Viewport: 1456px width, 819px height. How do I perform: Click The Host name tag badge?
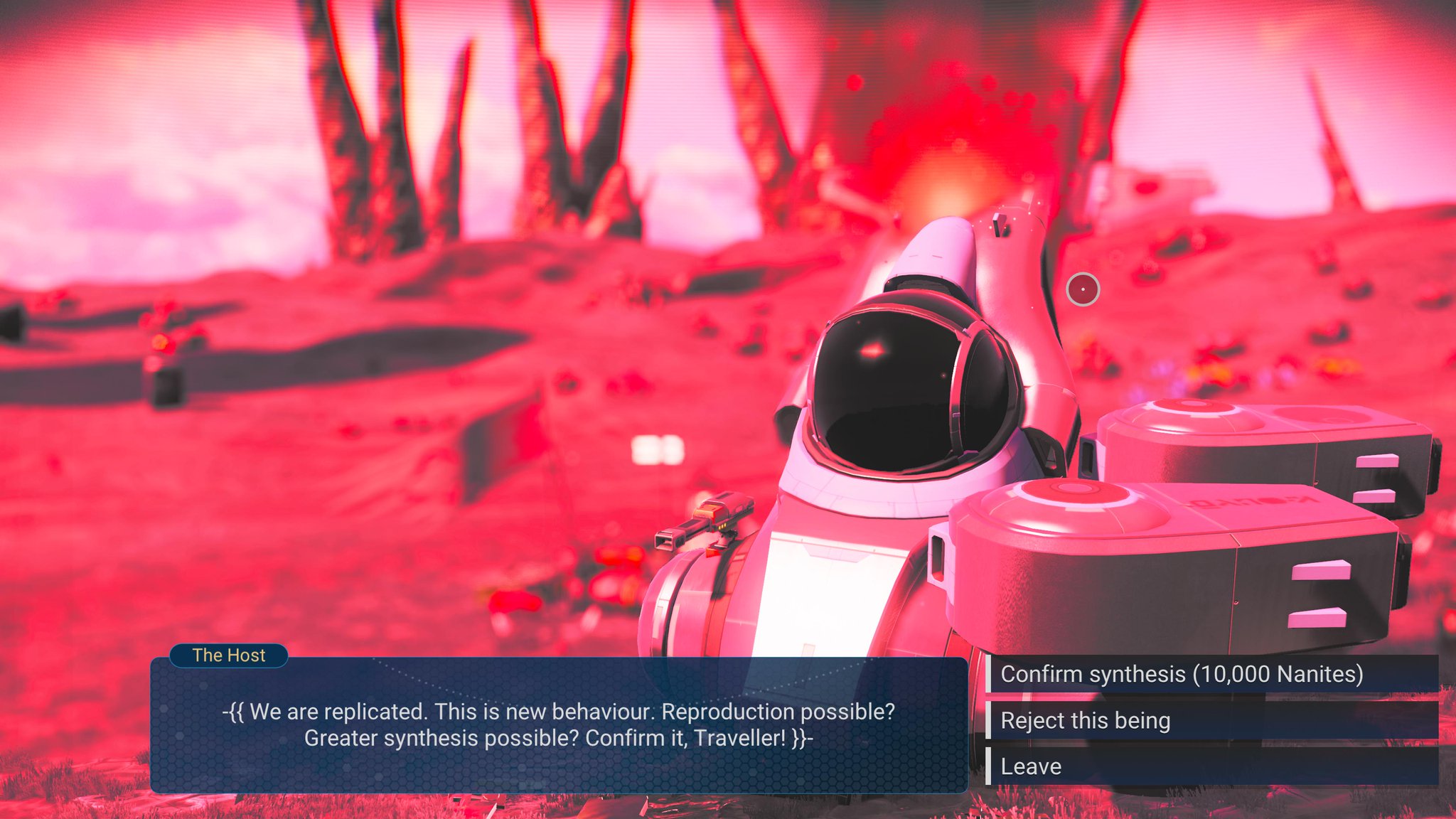coord(228,655)
